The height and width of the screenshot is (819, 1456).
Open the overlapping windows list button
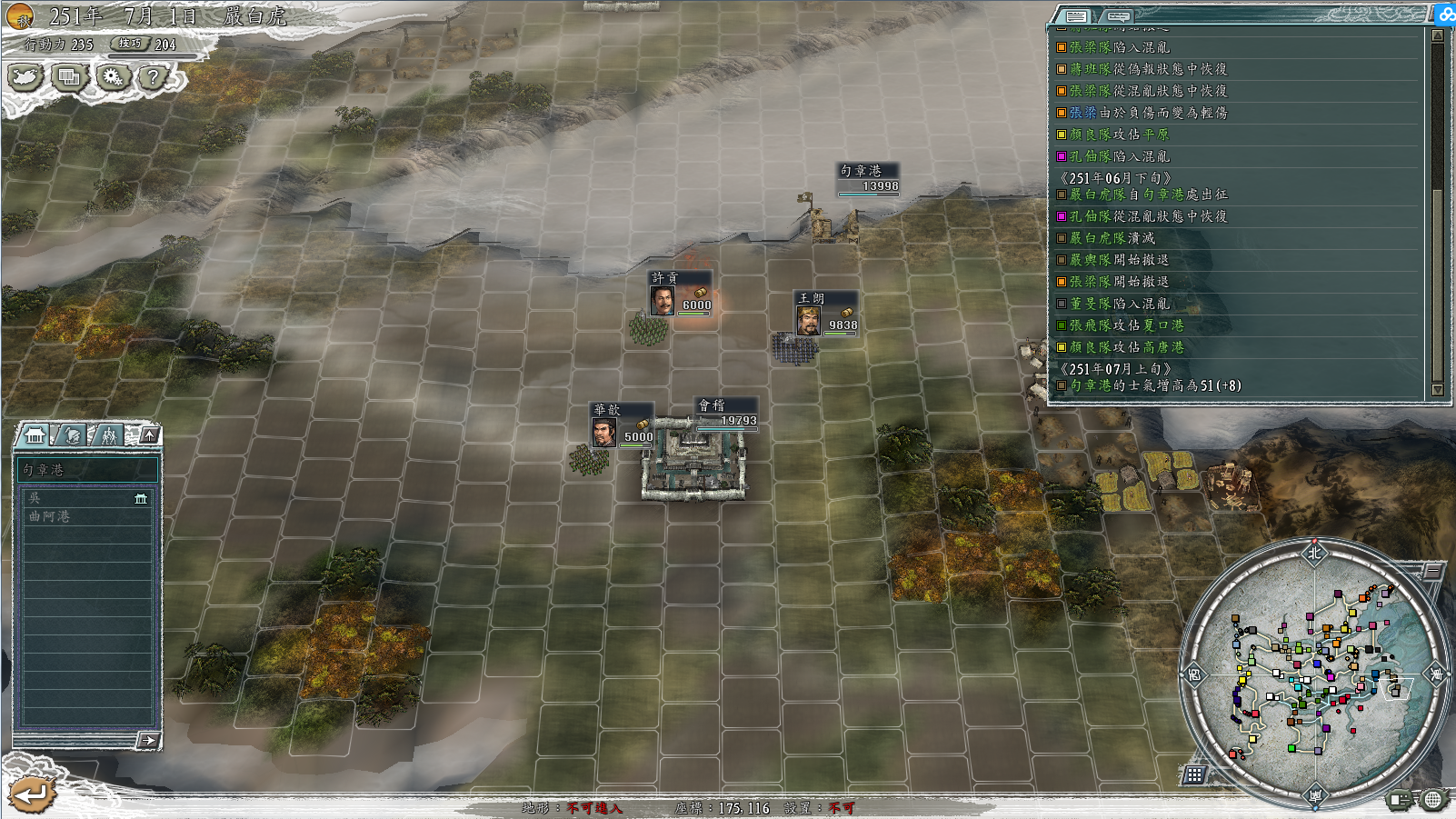pyautogui.click(x=69, y=77)
